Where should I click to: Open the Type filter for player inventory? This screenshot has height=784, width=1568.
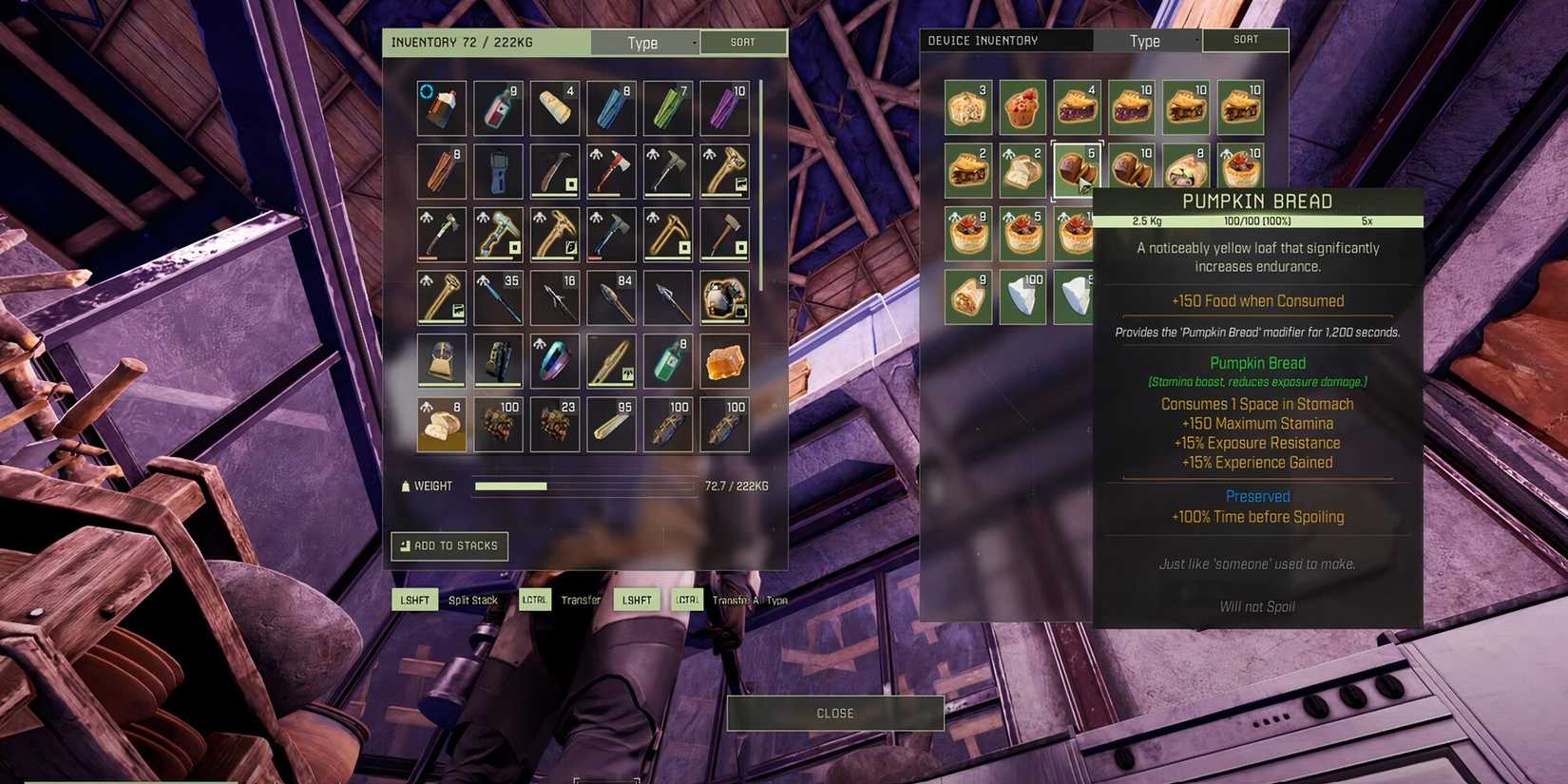click(x=645, y=42)
